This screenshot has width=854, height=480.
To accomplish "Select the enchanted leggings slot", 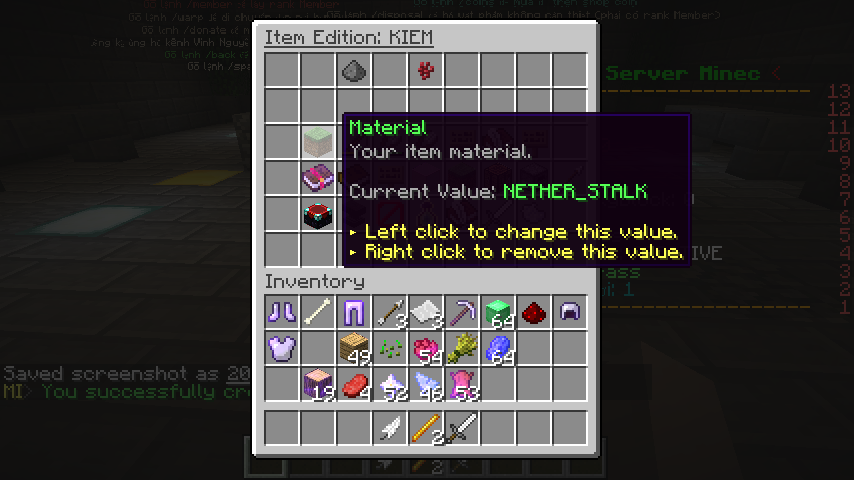I will coord(353,312).
